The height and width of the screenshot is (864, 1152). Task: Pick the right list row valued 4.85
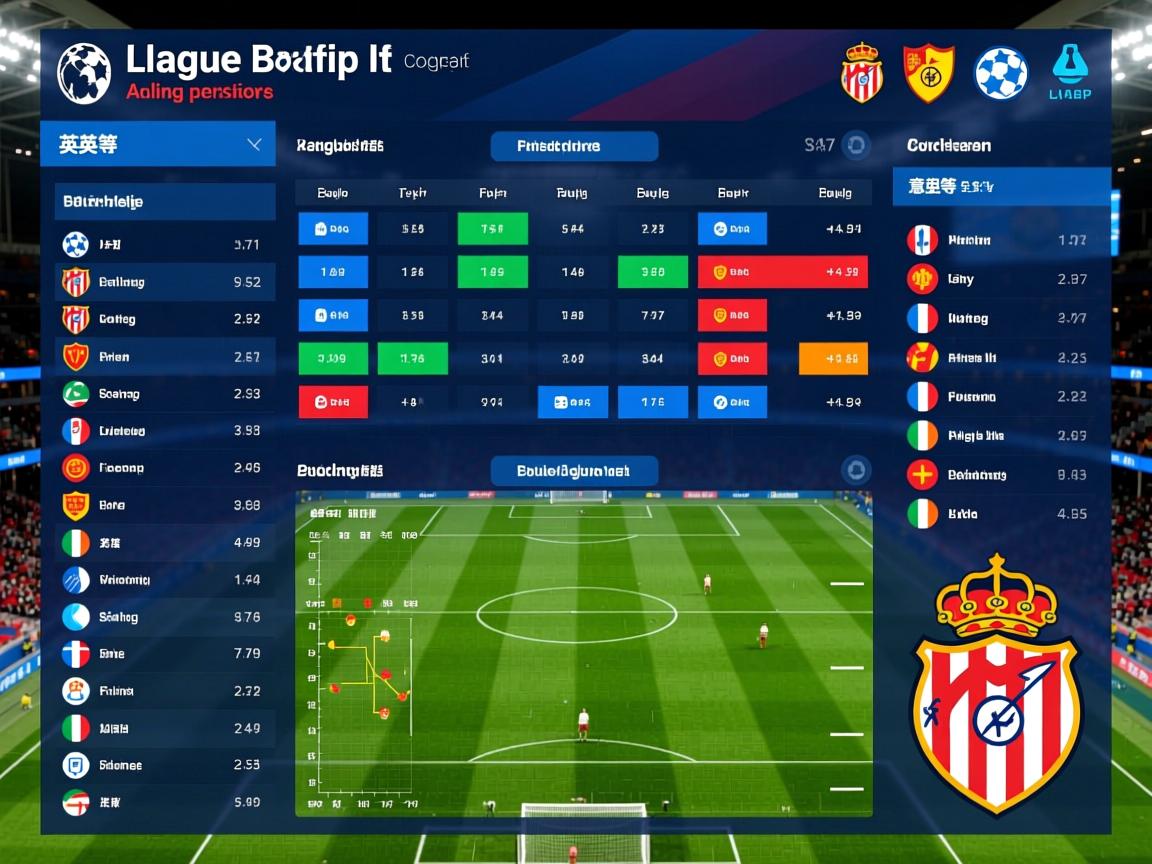[x=1001, y=514]
